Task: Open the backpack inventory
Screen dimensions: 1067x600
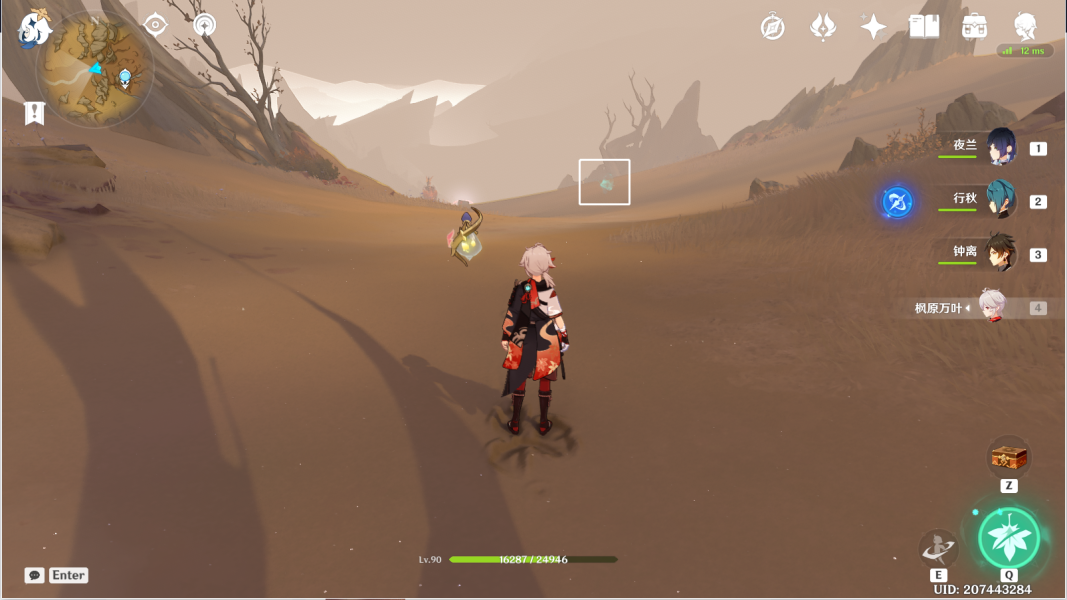Action: (x=974, y=27)
